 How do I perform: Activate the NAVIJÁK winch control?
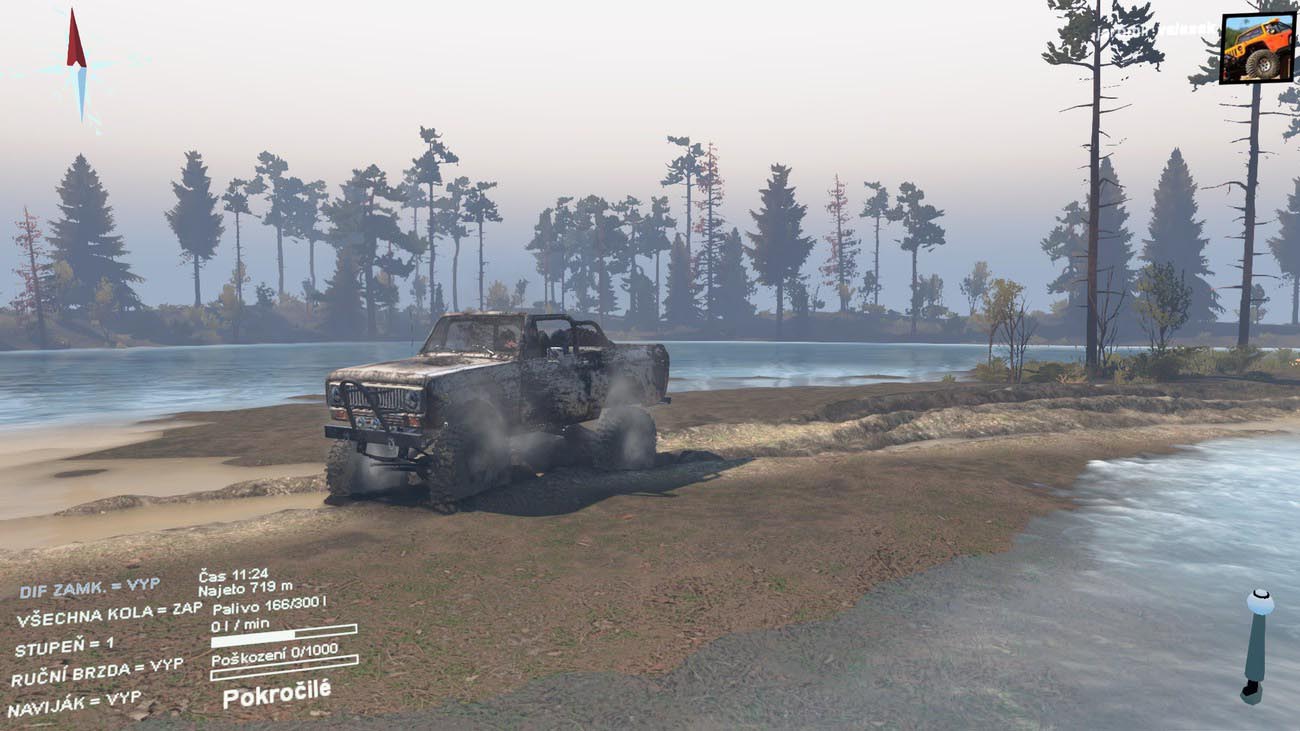coord(75,704)
